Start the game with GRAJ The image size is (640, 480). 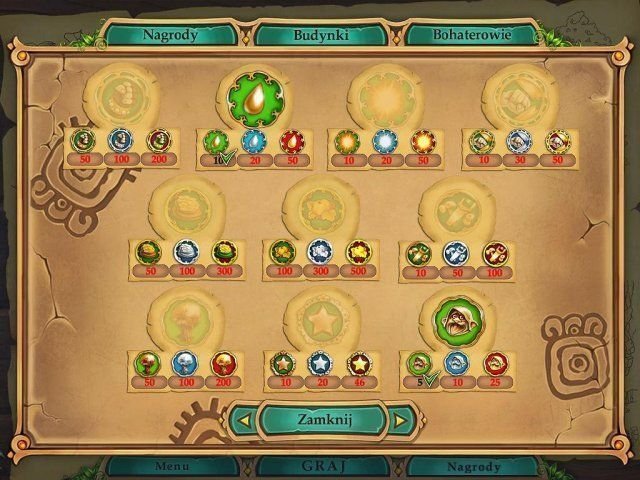[319, 466]
